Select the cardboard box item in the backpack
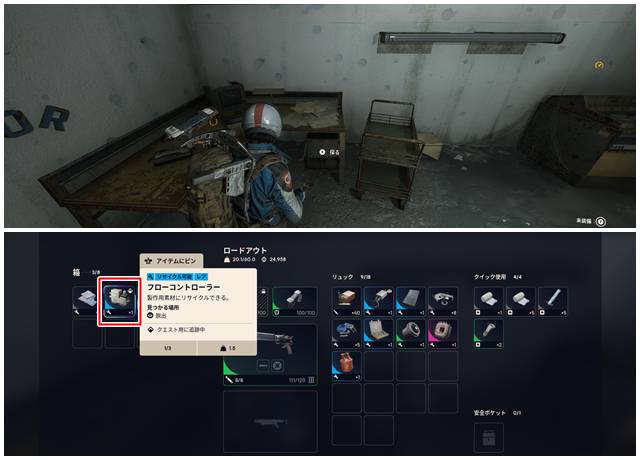640x460 pixels. (346, 301)
